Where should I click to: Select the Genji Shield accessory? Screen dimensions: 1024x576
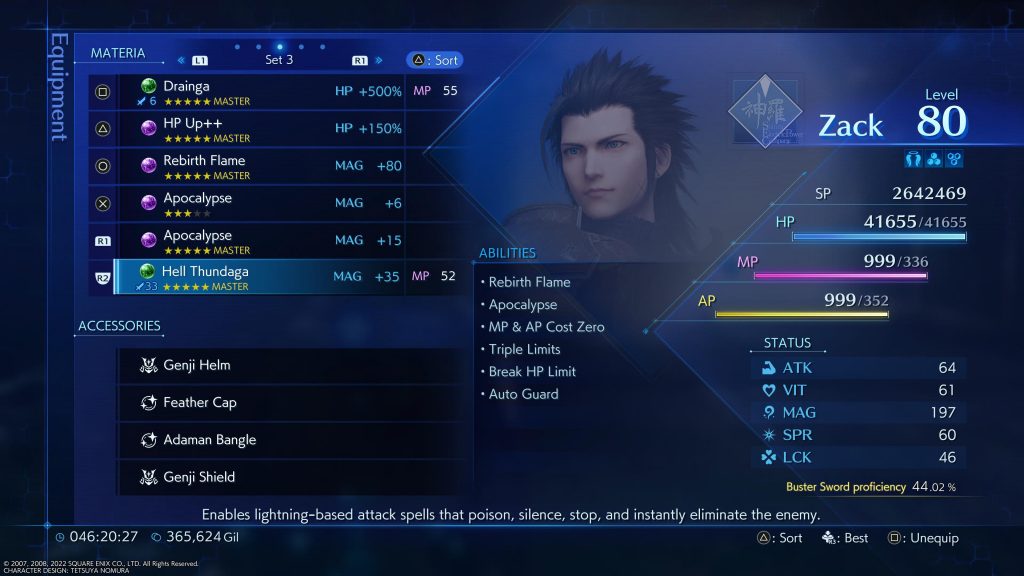click(x=290, y=477)
